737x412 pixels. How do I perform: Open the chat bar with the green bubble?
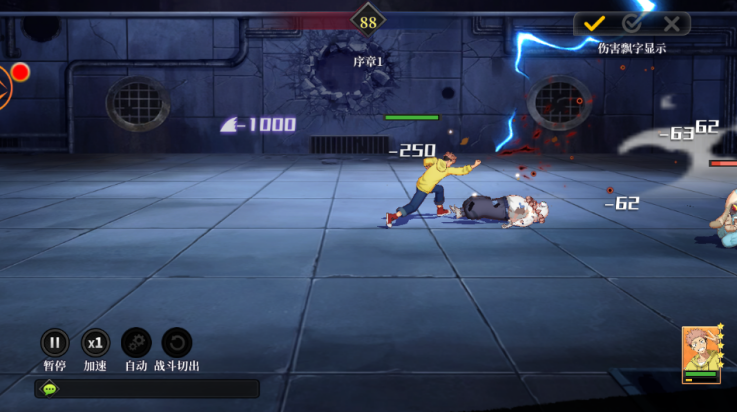(51, 389)
